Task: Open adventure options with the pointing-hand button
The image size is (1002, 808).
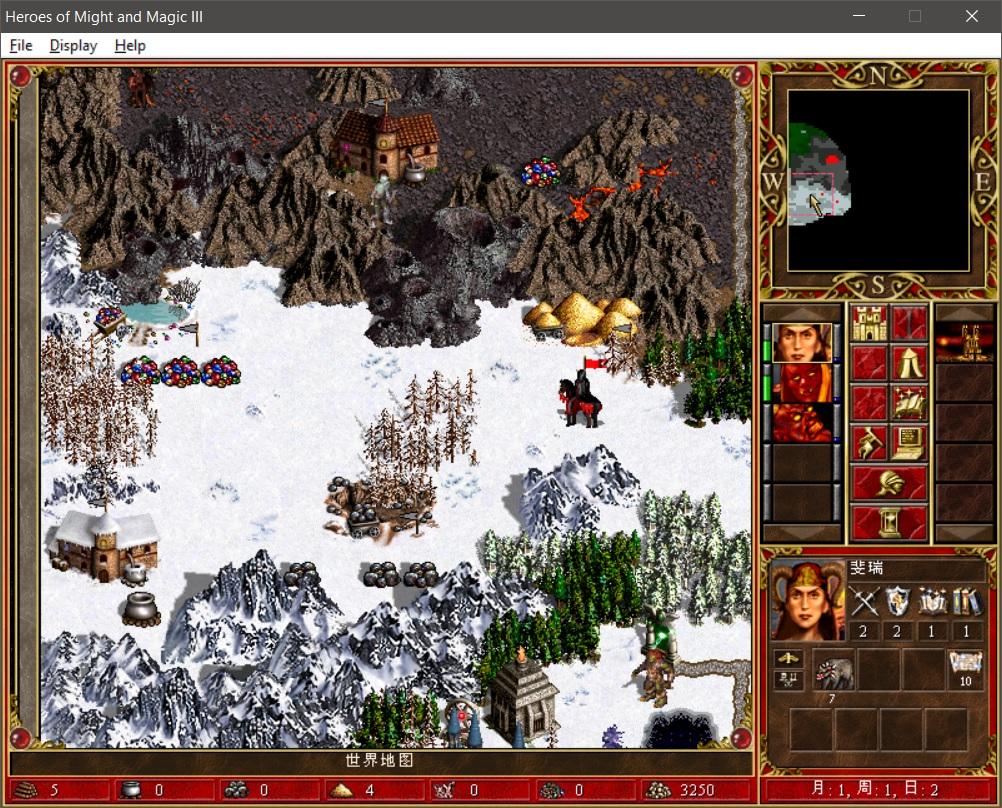Action: [869, 443]
